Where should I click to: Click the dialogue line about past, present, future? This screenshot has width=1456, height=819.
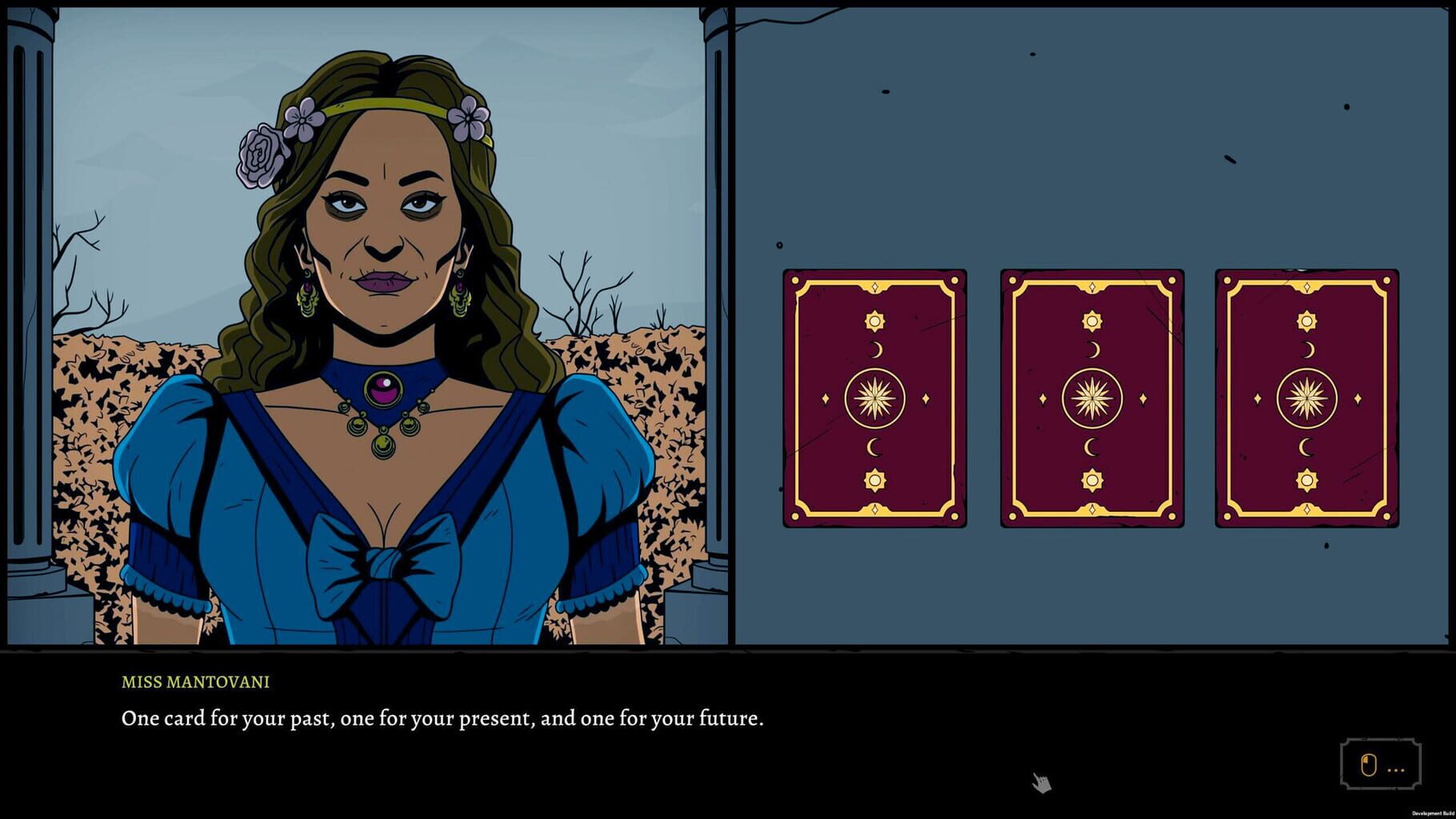[x=442, y=718]
